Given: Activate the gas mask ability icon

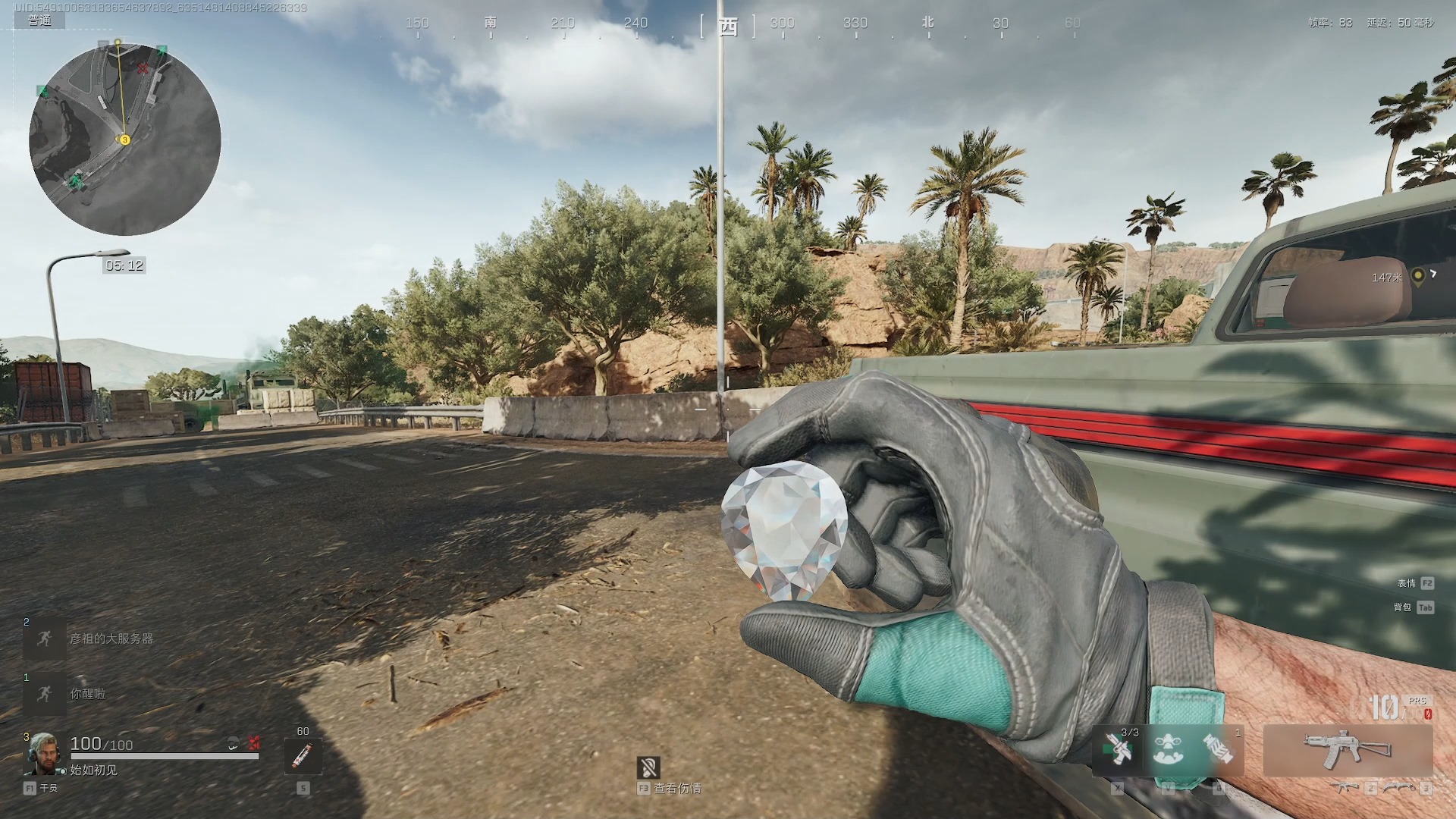Looking at the screenshot, I should click(1169, 749).
